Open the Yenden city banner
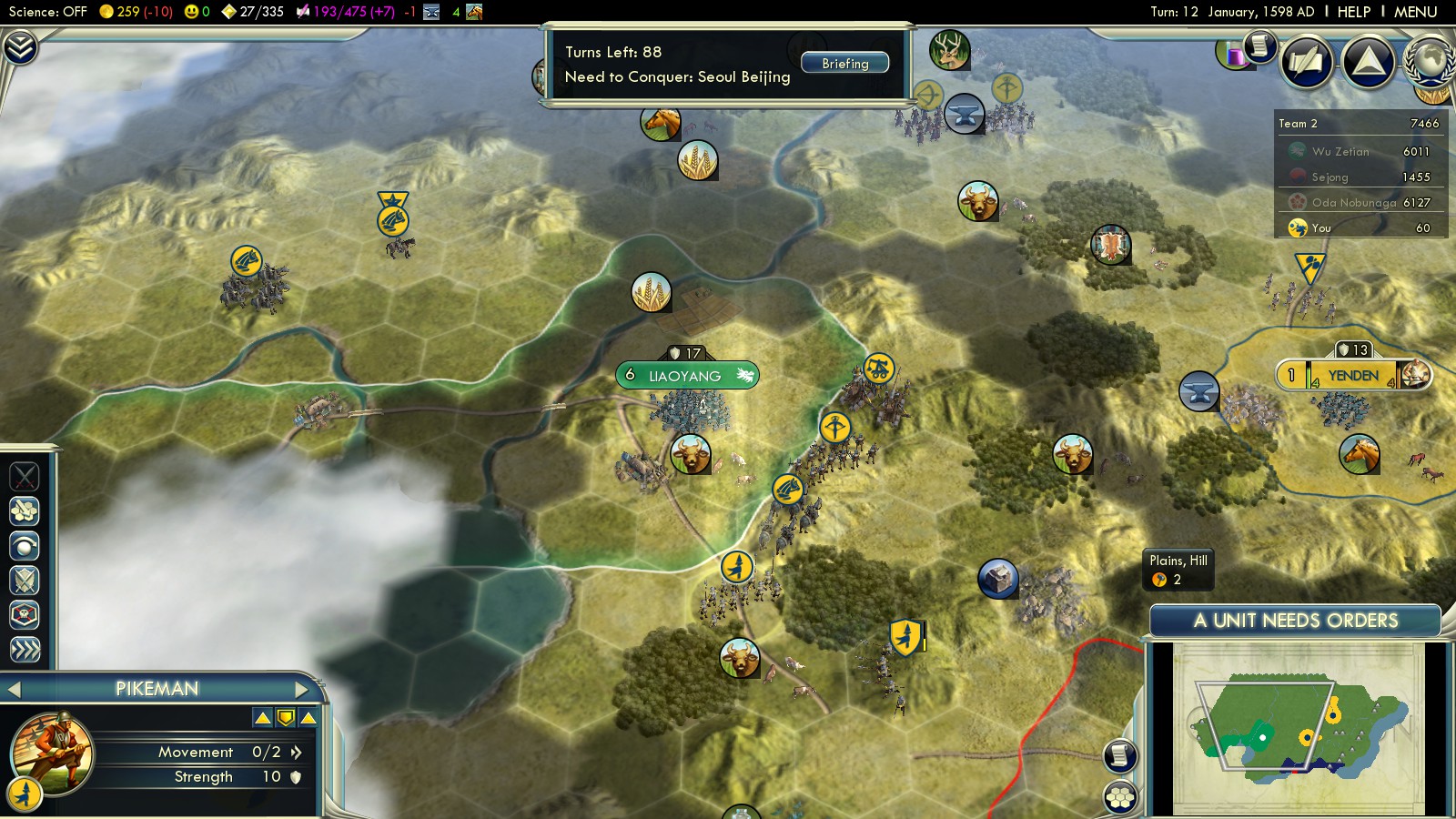 pyautogui.click(x=1353, y=375)
